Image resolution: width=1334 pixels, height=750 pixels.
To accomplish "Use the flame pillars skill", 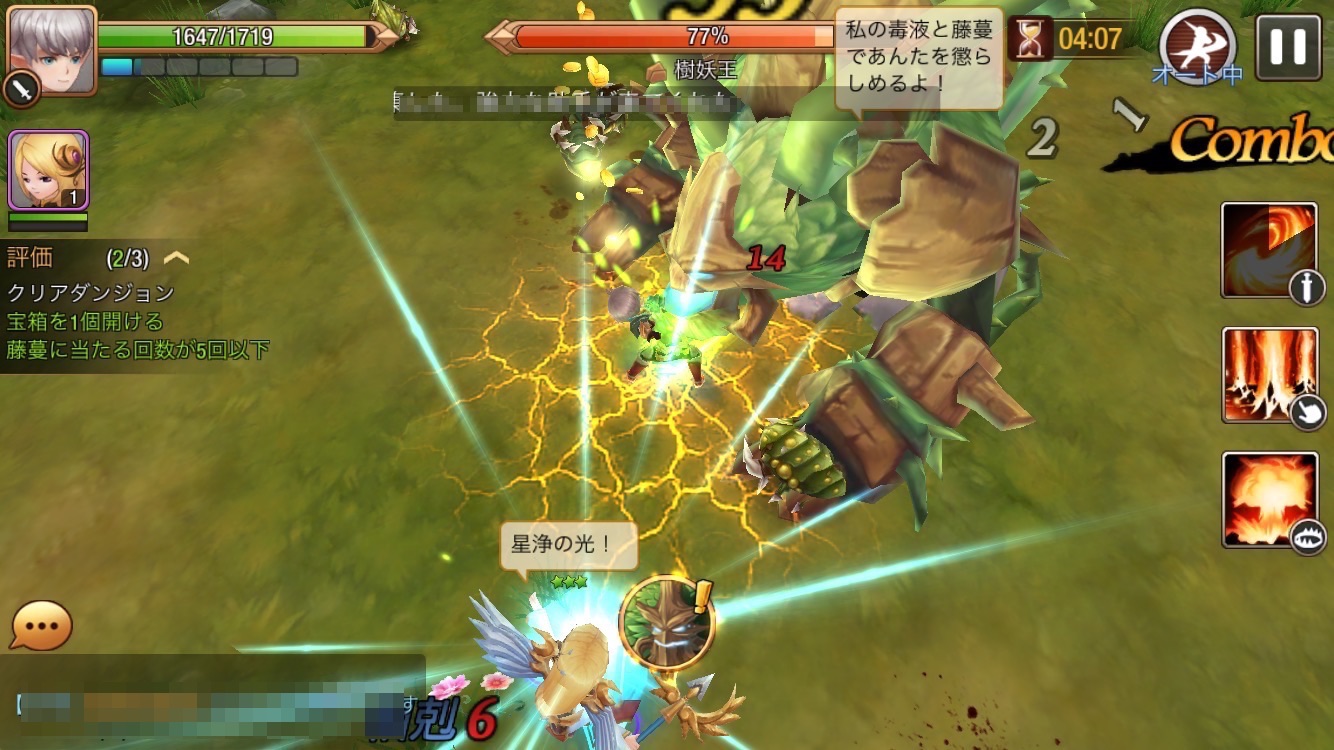I will tap(1270, 375).
